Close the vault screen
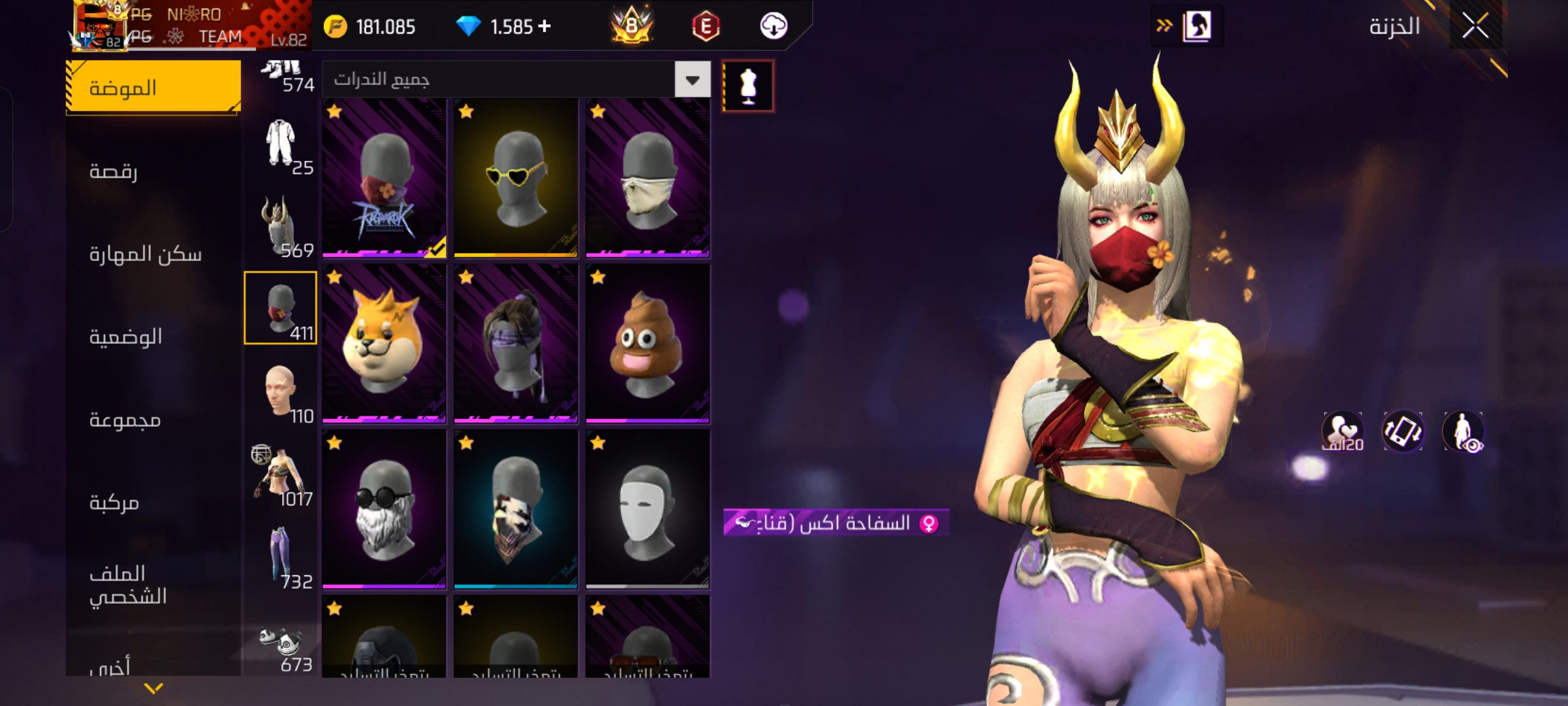The height and width of the screenshot is (706, 1568). click(1475, 26)
